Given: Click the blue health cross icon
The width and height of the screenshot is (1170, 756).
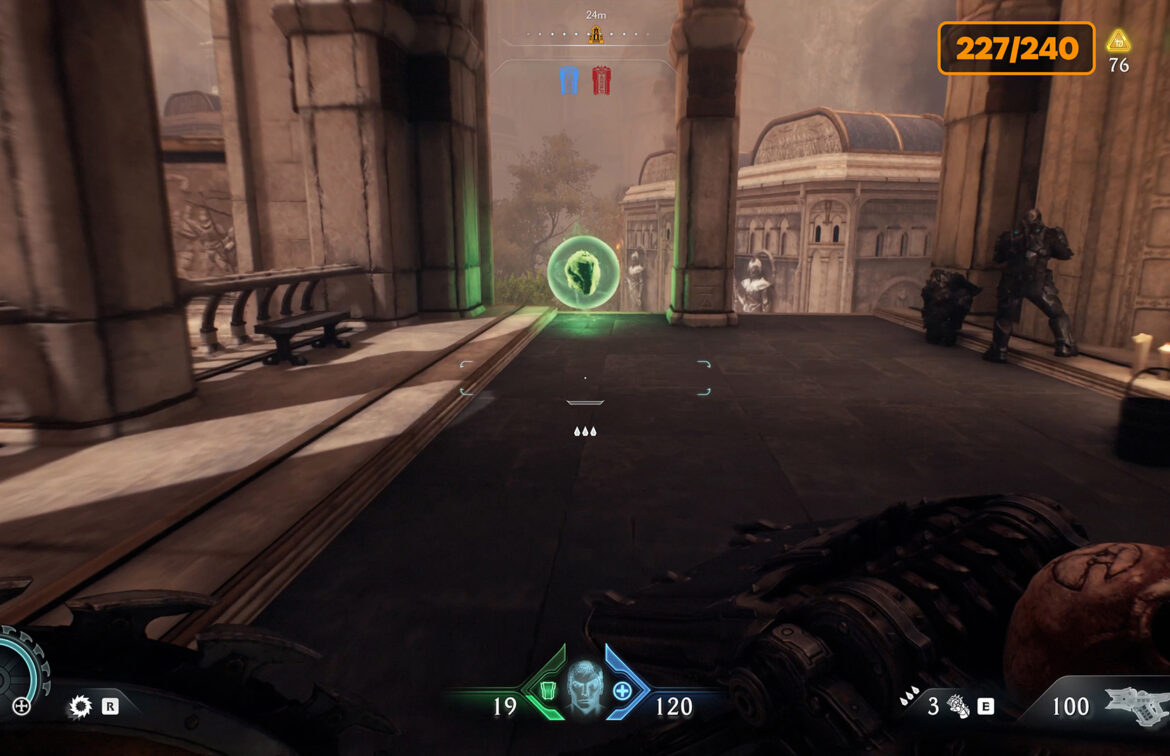Looking at the screenshot, I should click(x=622, y=690).
